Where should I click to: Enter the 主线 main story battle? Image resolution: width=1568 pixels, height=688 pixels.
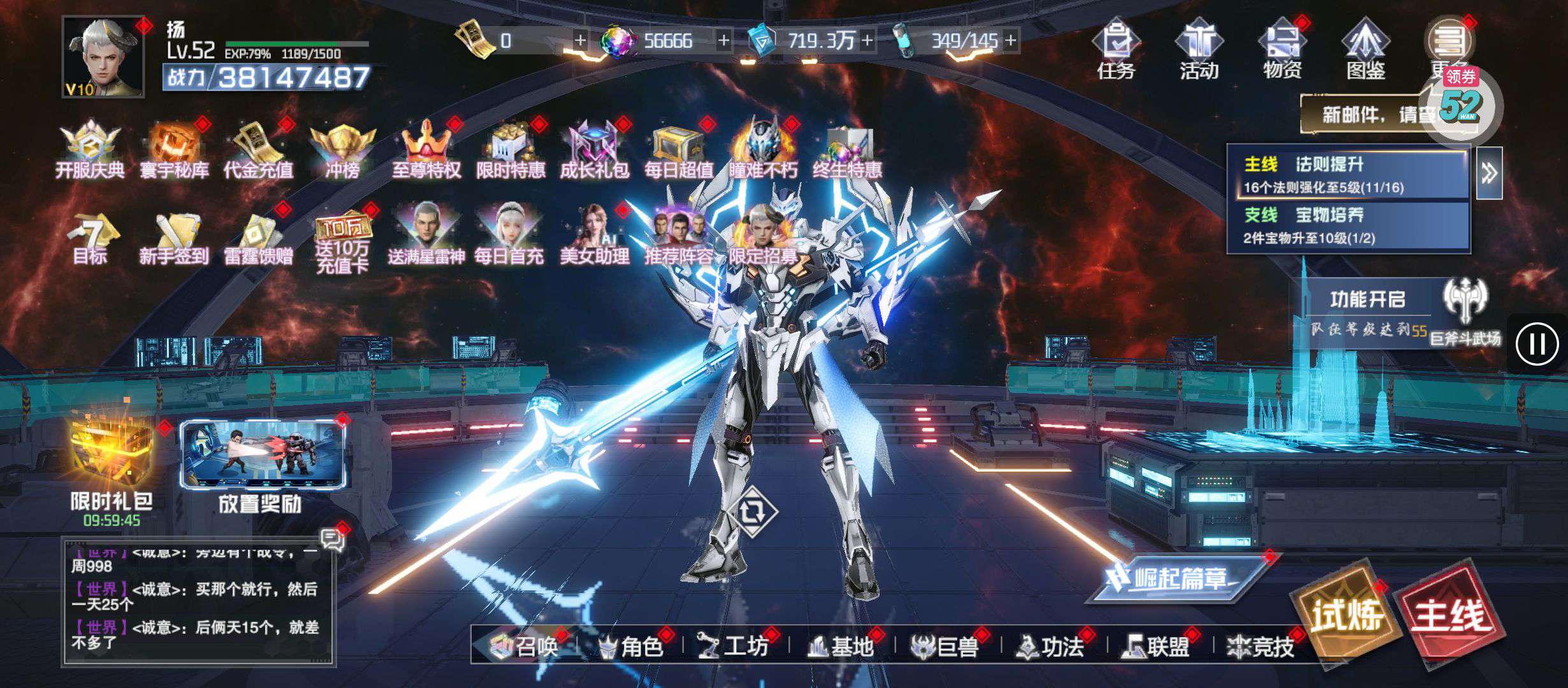(x=1451, y=615)
